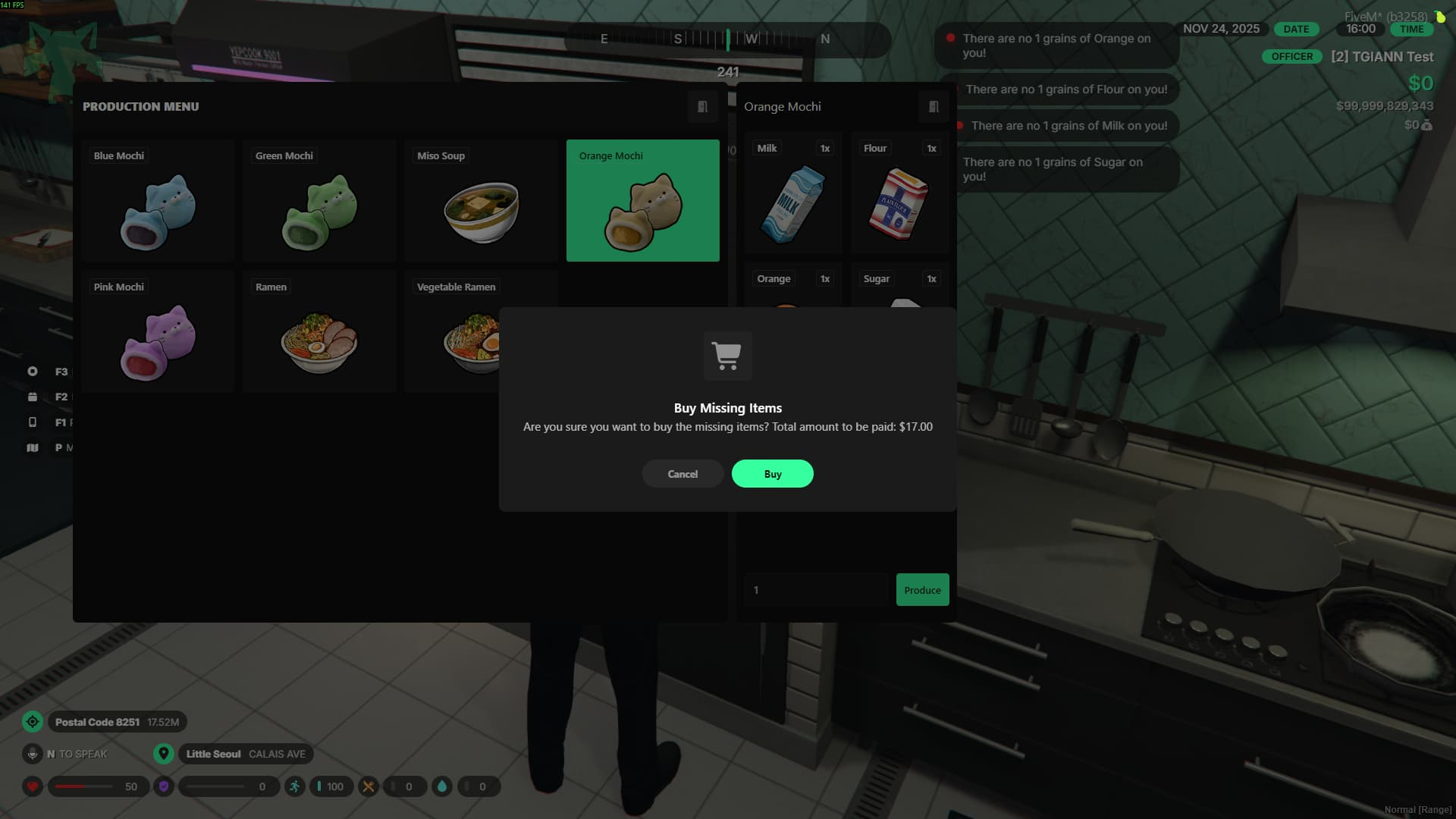This screenshot has width=1456, height=819.
Task: Choose the Pink Mochi recipe
Action: click(158, 331)
